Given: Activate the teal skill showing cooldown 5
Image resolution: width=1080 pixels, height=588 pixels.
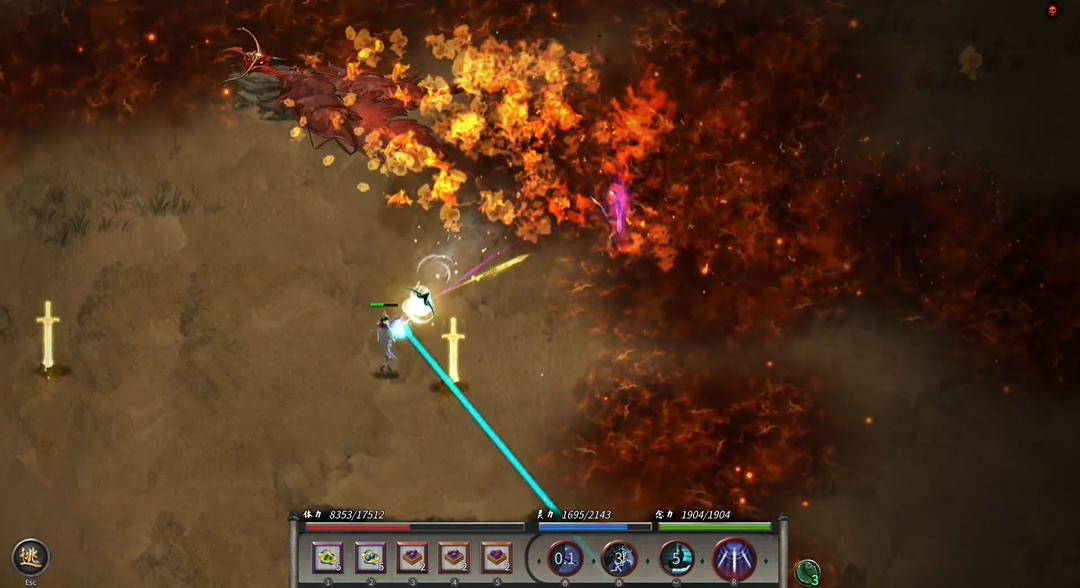Looking at the screenshot, I should (677, 559).
